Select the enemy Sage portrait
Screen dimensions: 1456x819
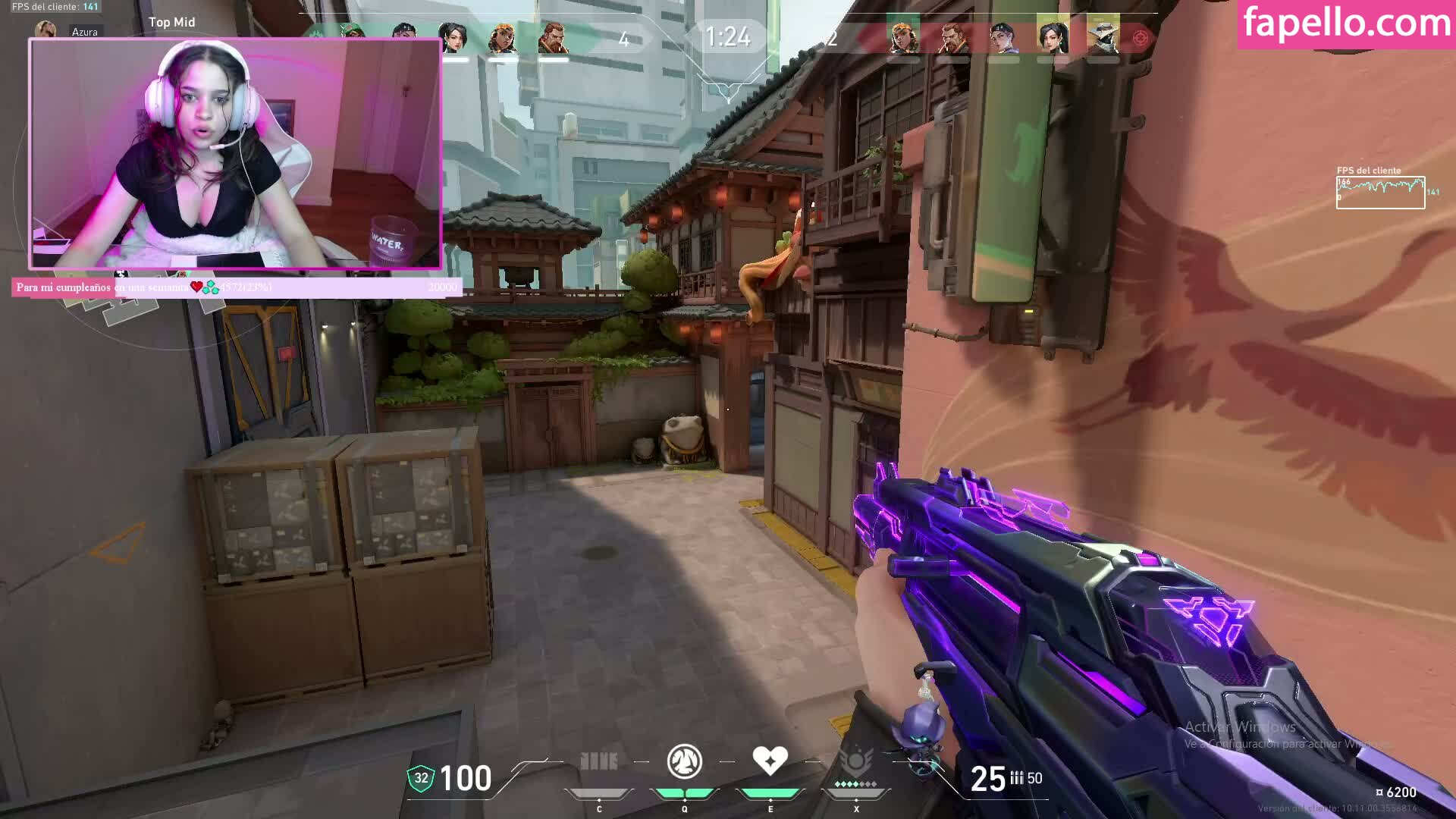tap(1053, 38)
